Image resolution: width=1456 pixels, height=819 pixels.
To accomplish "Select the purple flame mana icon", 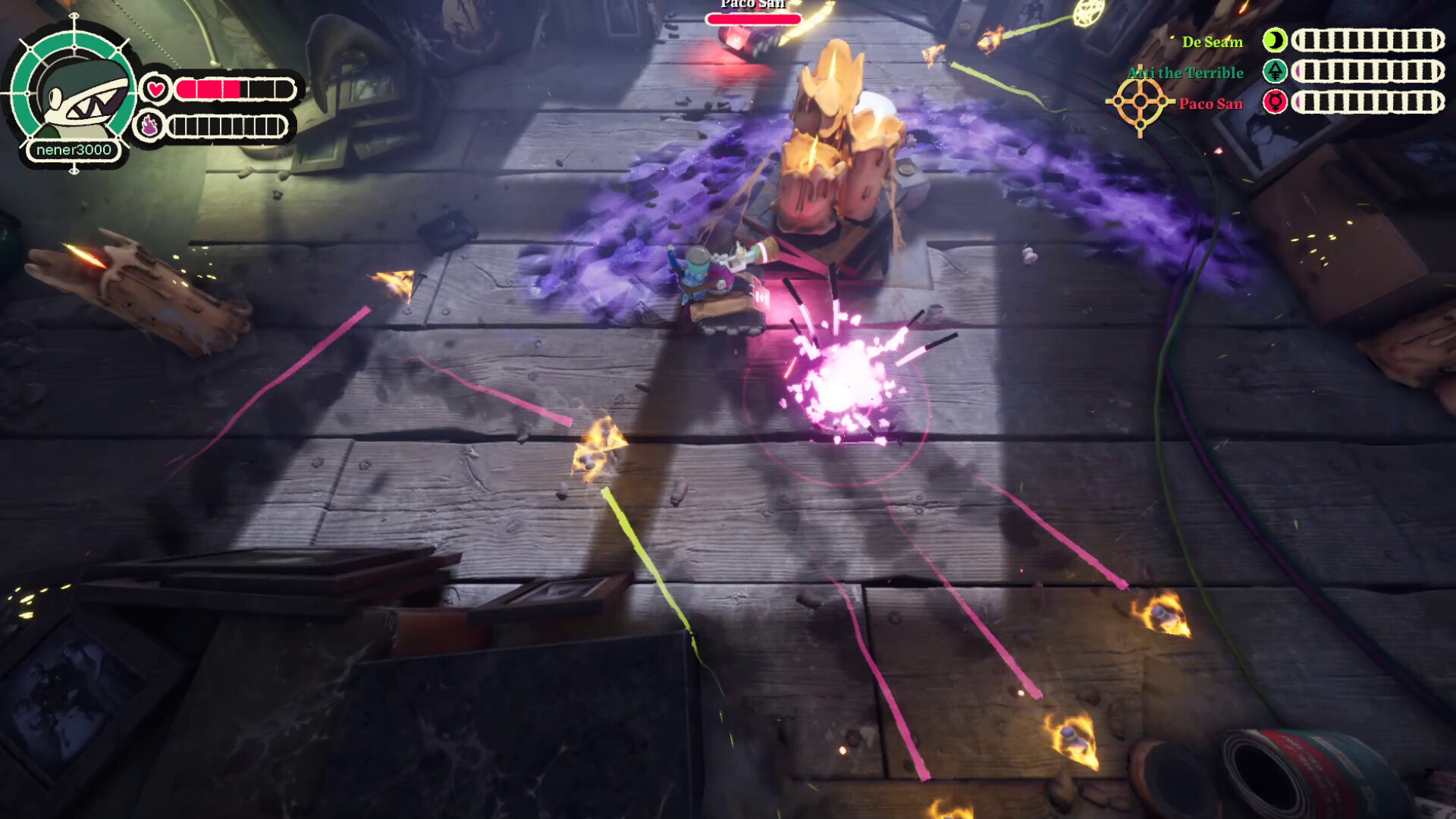I will (x=150, y=124).
